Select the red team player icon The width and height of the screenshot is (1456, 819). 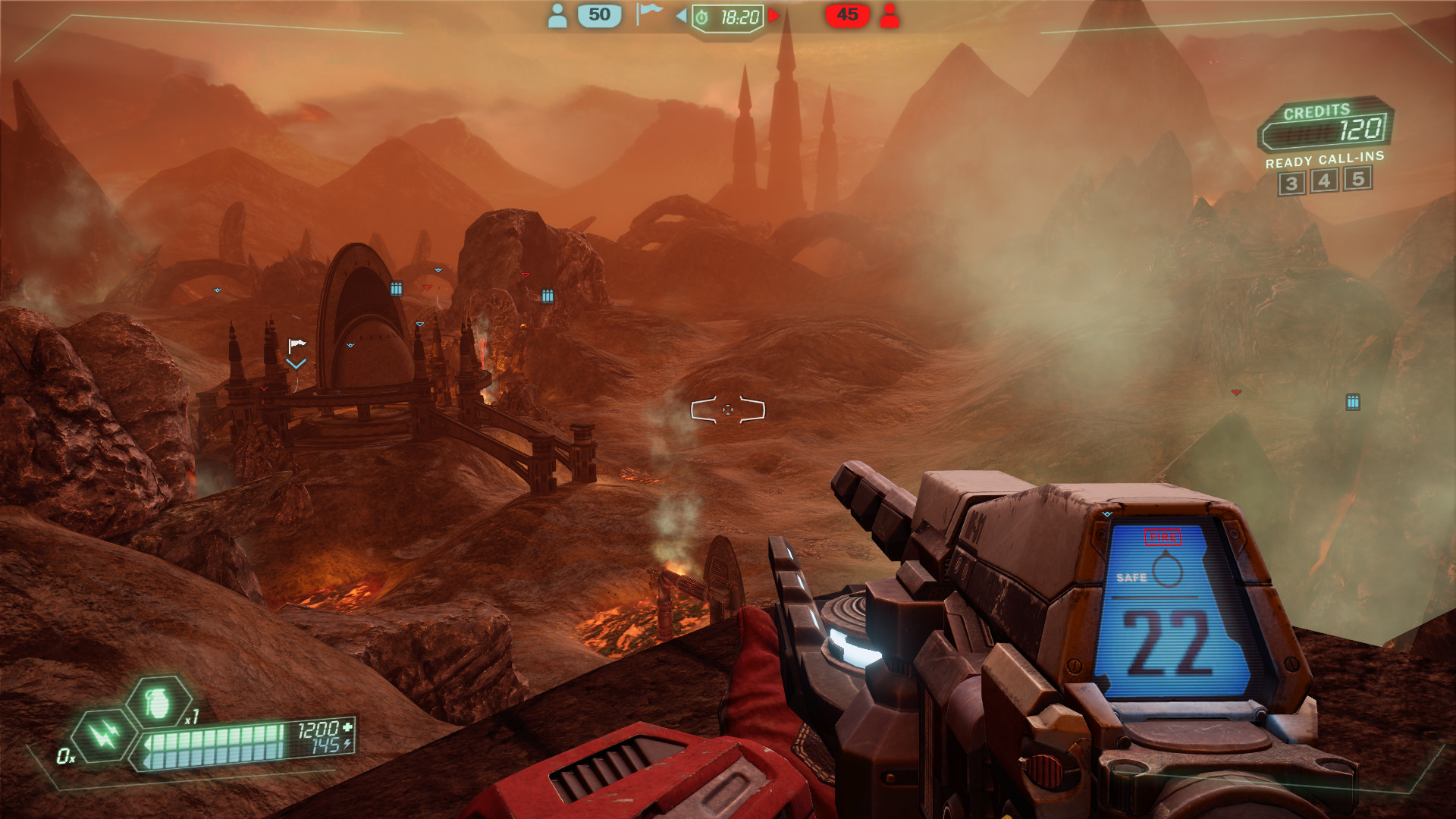click(890, 15)
